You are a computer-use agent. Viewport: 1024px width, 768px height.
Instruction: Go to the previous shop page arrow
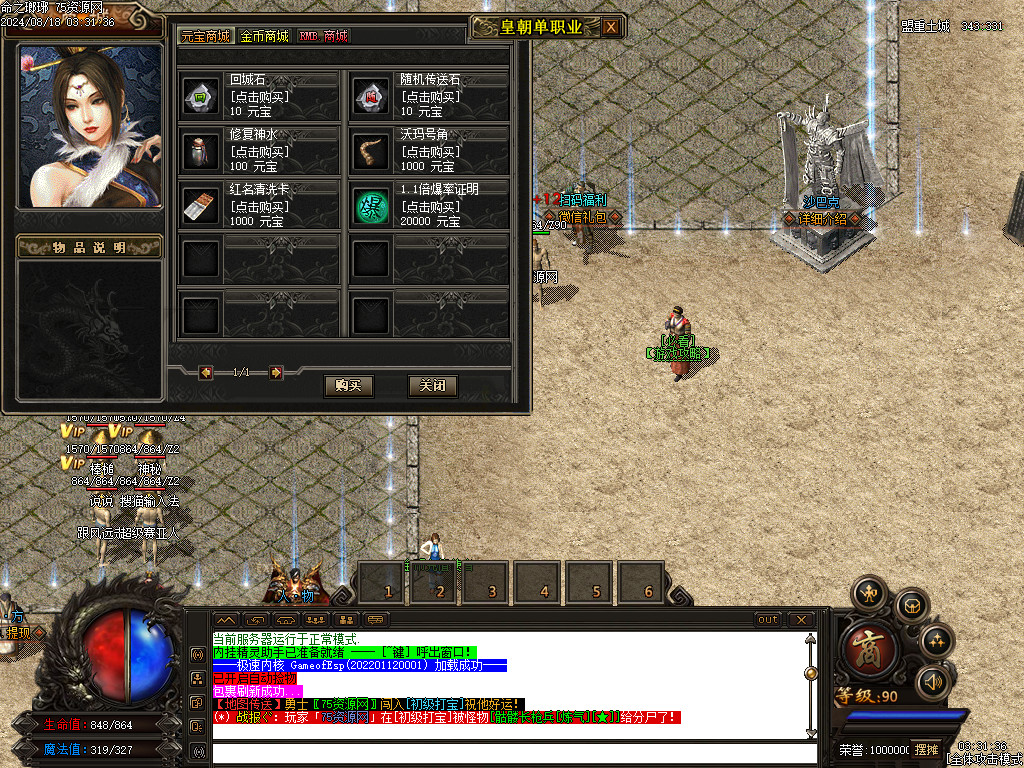tap(206, 373)
